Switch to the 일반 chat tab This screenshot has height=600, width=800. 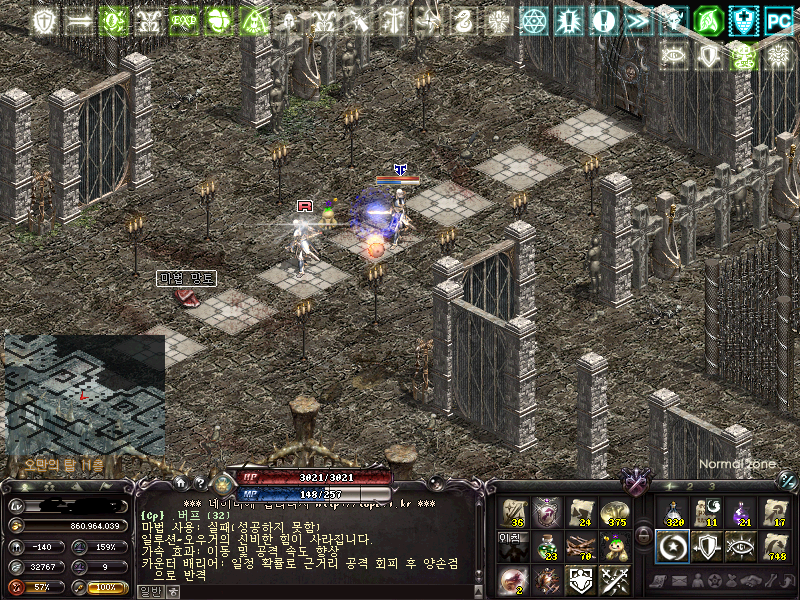point(146,591)
